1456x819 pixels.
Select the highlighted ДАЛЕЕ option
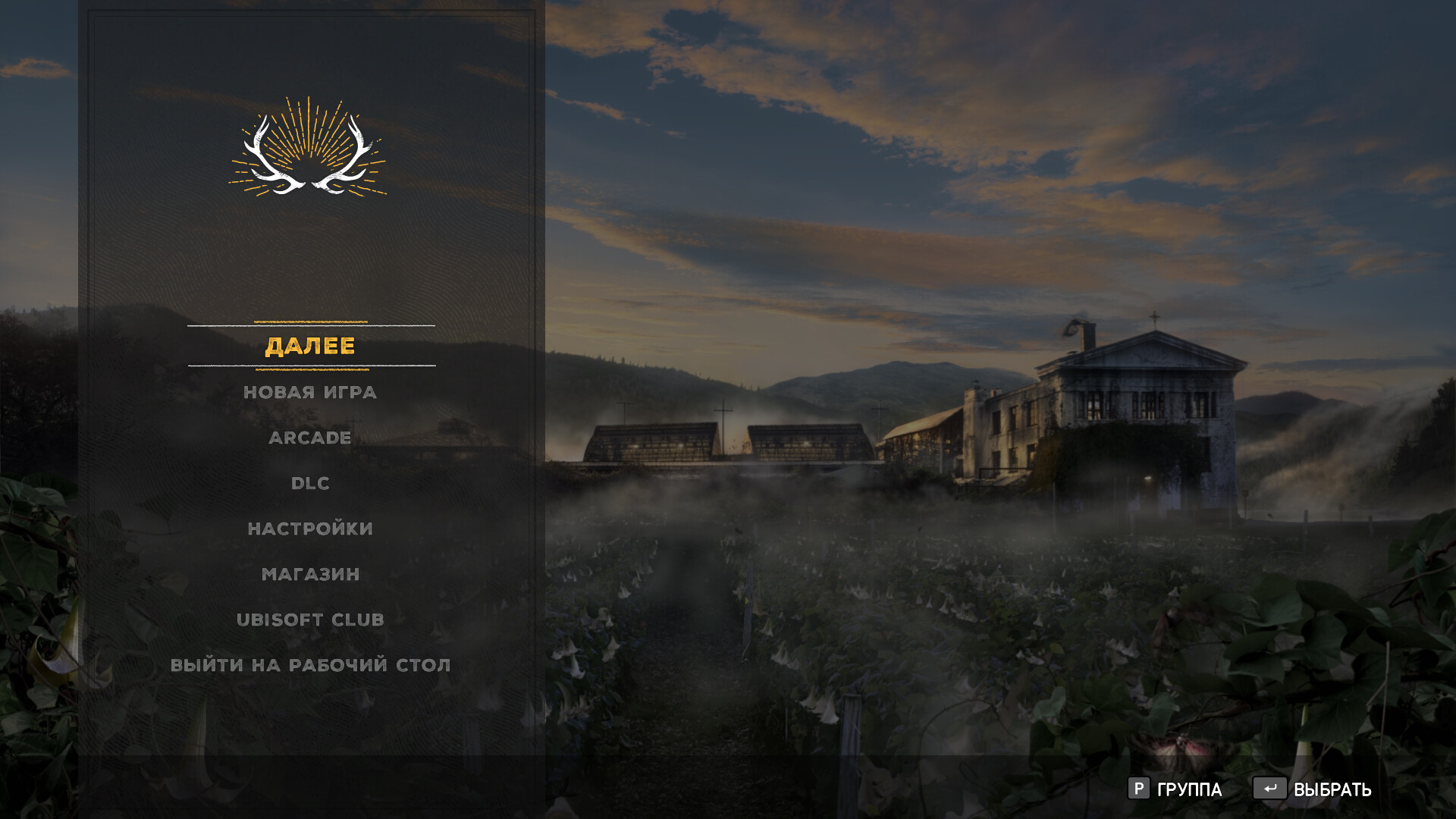point(310,347)
